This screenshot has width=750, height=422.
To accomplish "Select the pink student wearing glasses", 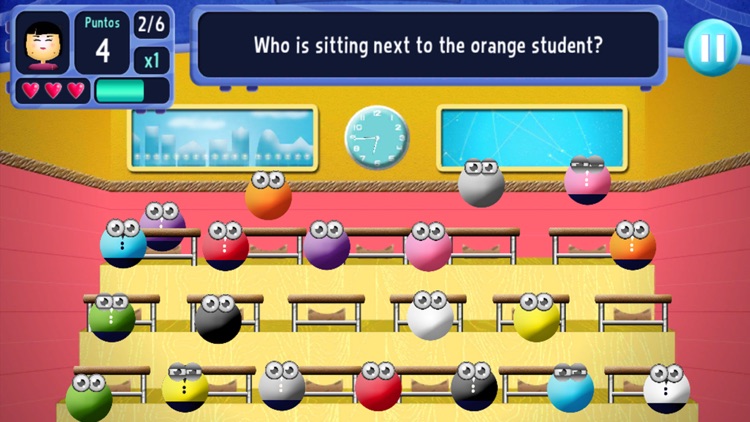I will tap(587, 181).
